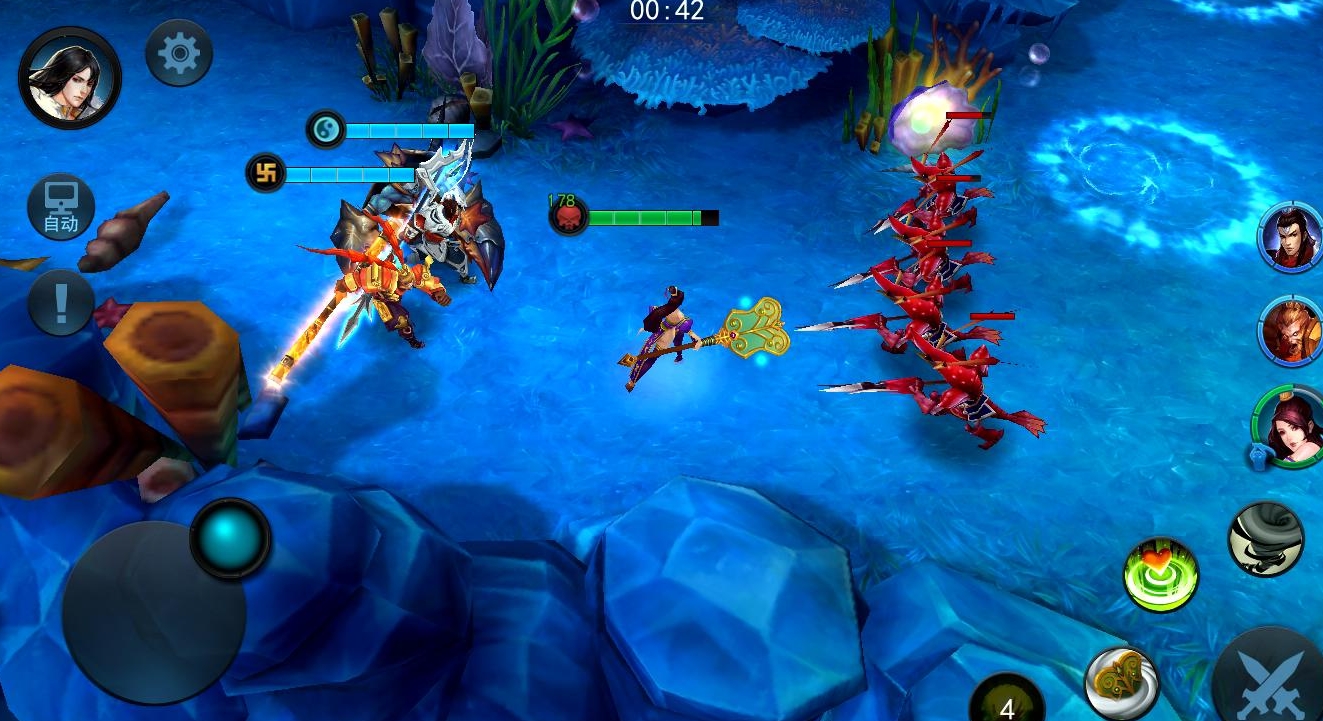Select the red-headband female hero portrait
The height and width of the screenshot is (721, 1323).
tap(1289, 426)
